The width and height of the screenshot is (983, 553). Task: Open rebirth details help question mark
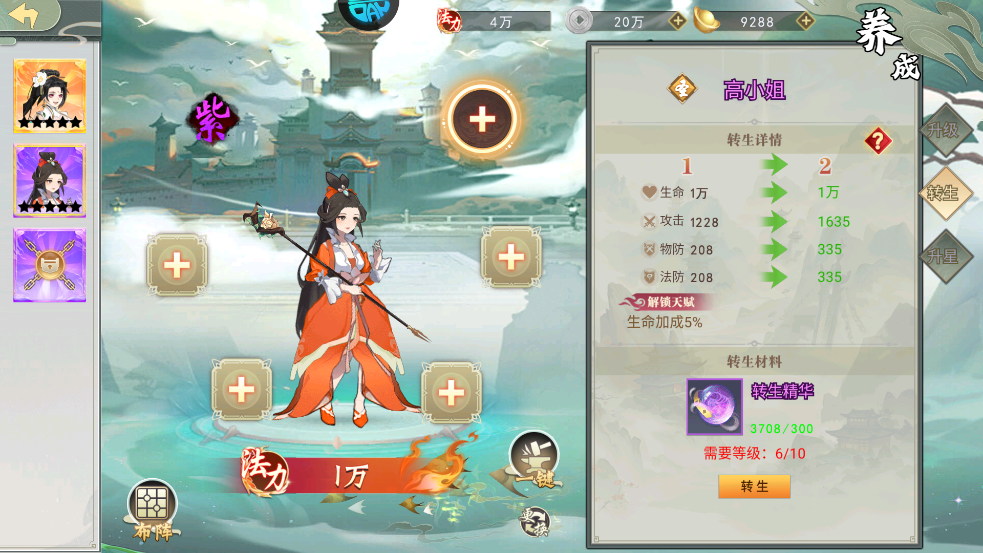pyautogui.click(x=878, y=141)
